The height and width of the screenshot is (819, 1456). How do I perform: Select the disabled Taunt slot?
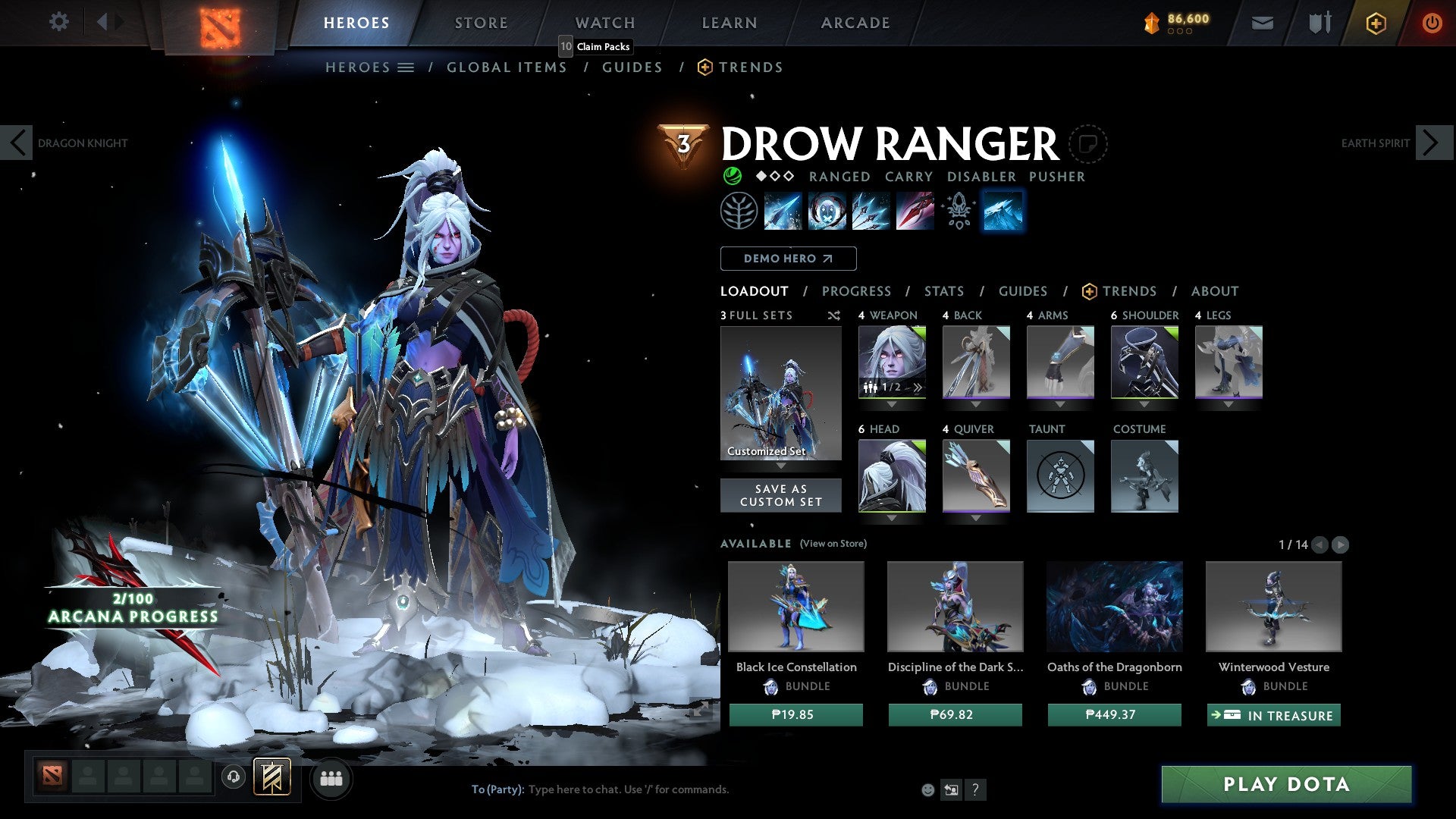1060,476
